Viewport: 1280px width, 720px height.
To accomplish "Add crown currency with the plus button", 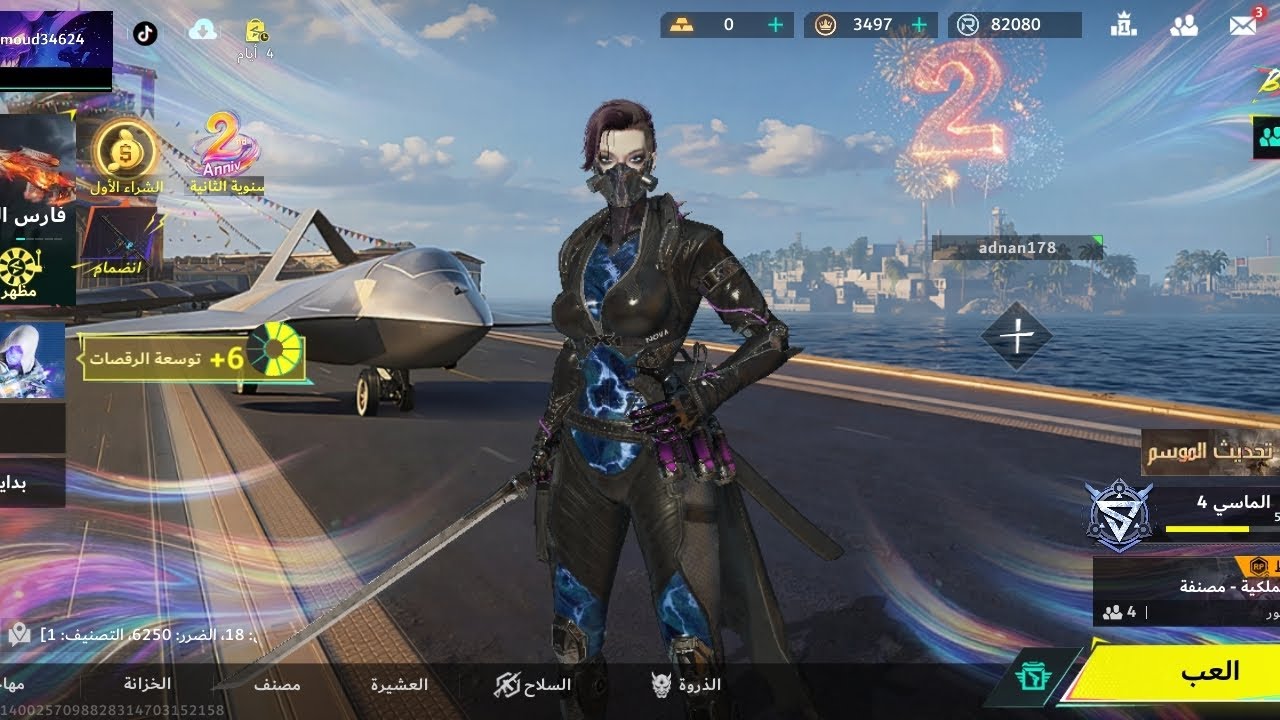I will tap(920, 25).
